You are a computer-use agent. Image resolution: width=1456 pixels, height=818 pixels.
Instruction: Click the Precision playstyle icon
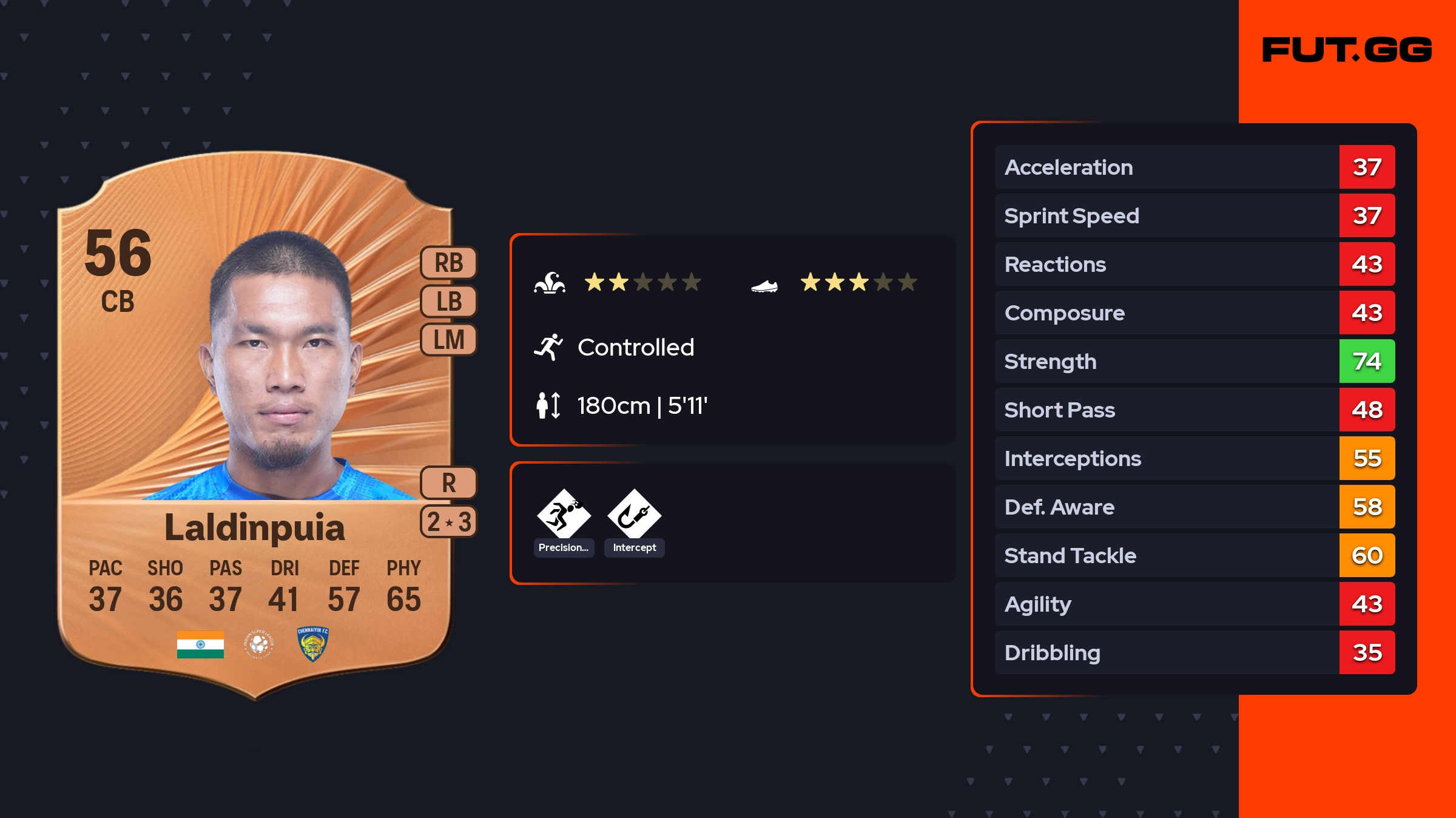[x=564, y=515]
